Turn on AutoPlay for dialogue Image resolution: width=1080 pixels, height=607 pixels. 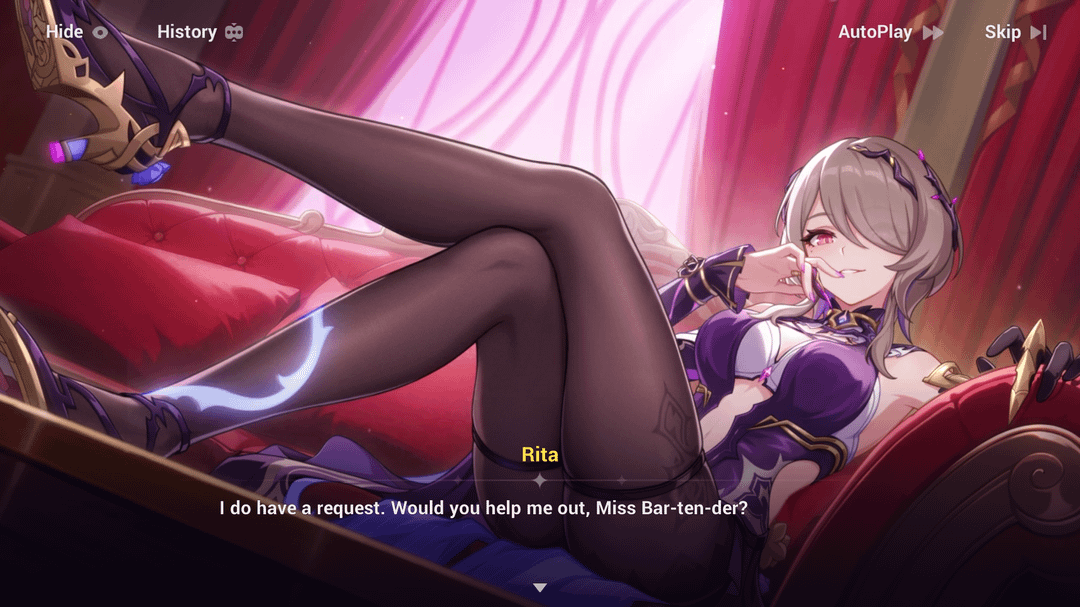coord(890,32)
